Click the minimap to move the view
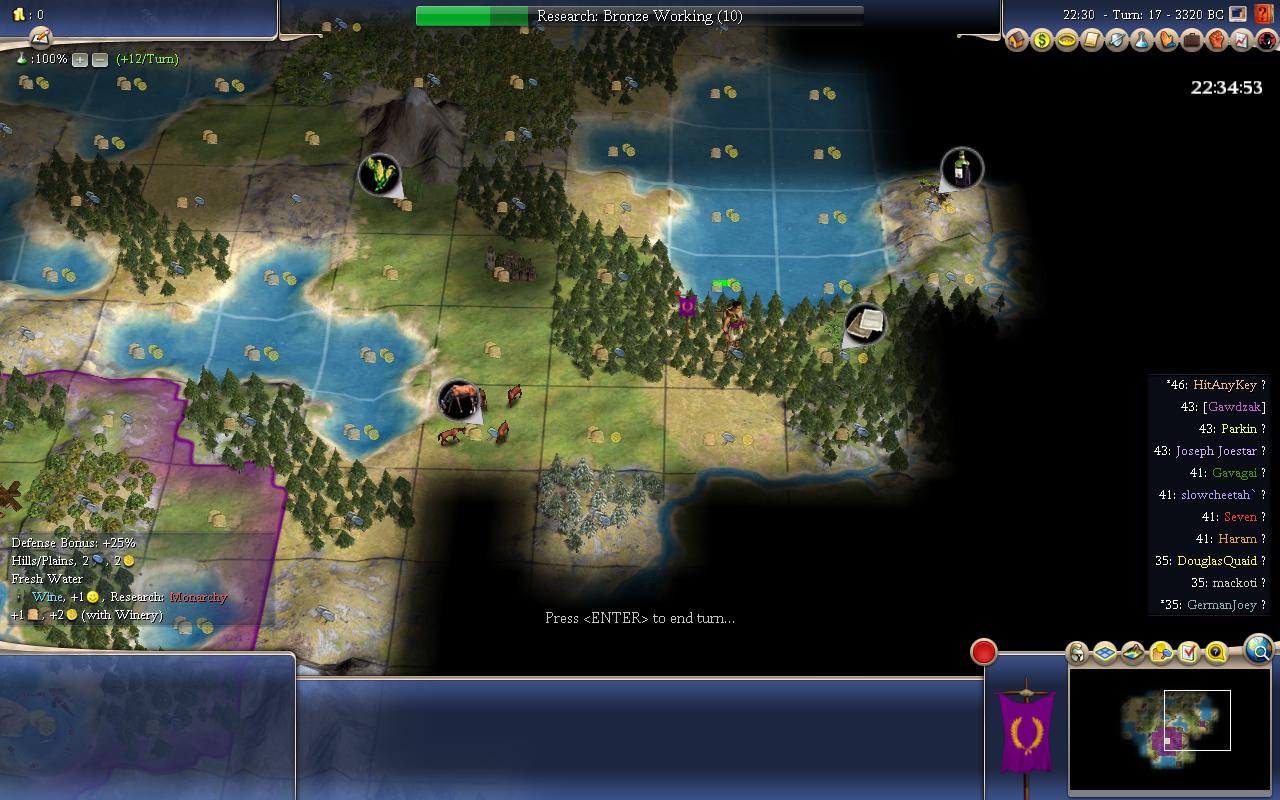Image resolution: width=1280 pixels, height=800 pixels. coord(1168,729)
